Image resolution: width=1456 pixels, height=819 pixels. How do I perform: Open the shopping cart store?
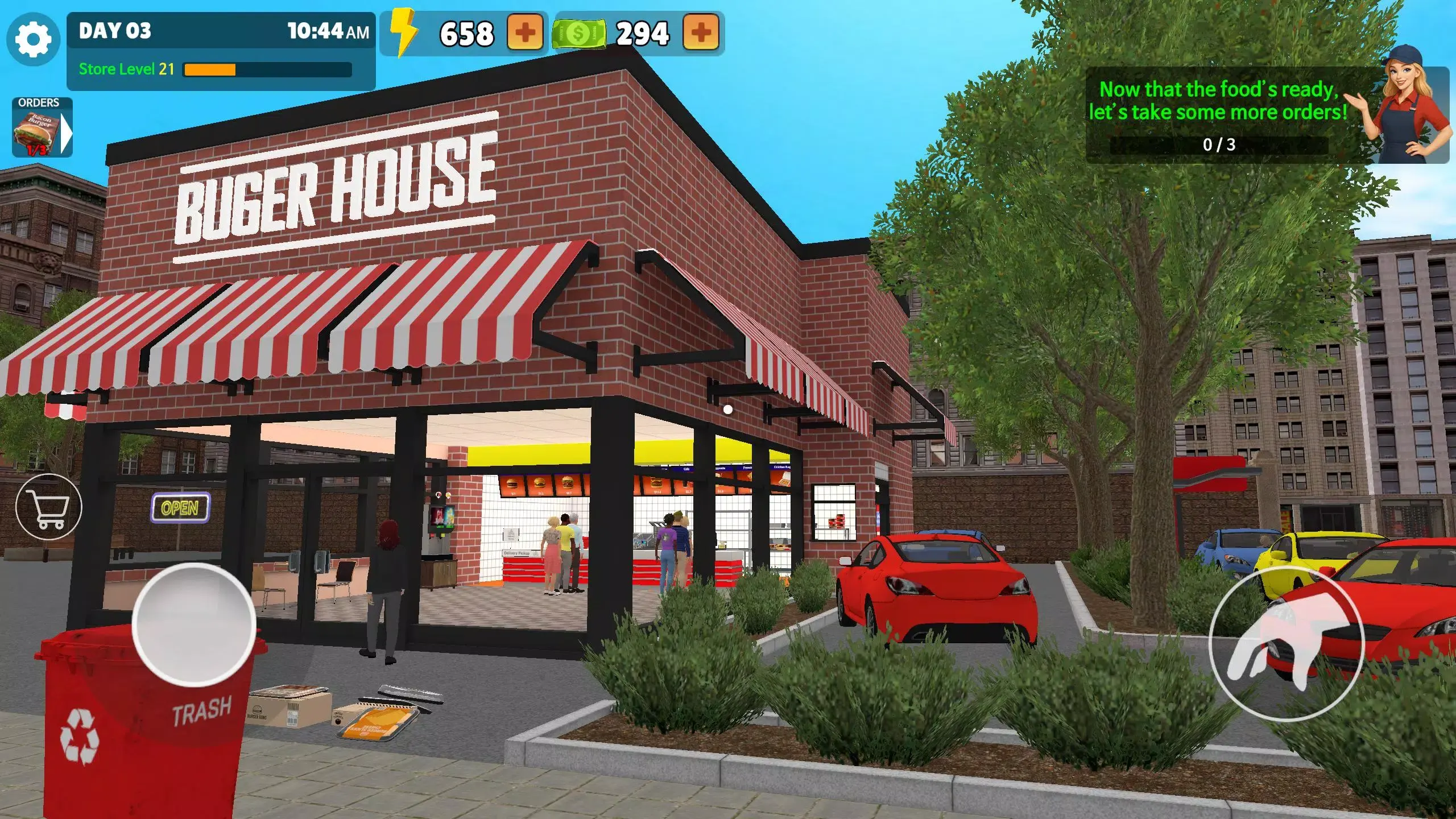pos(49,507)
